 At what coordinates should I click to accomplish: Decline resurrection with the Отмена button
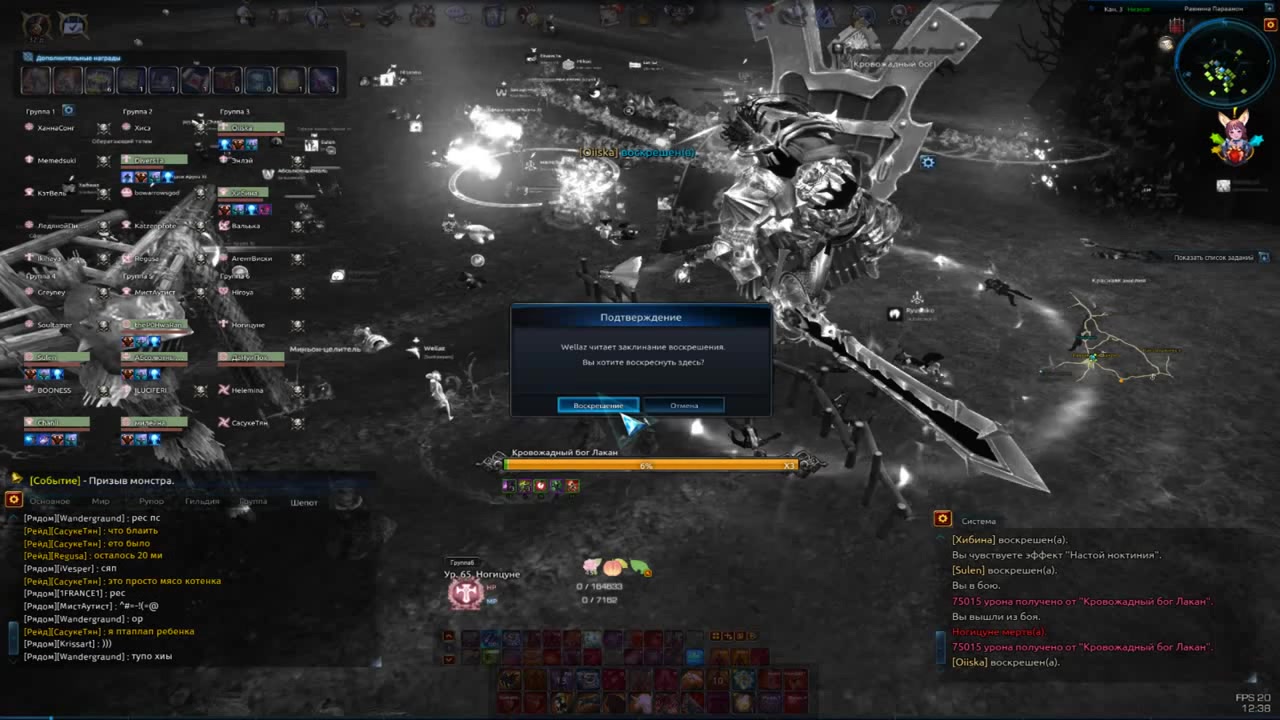pyautogui.click(x=684, y=405)
